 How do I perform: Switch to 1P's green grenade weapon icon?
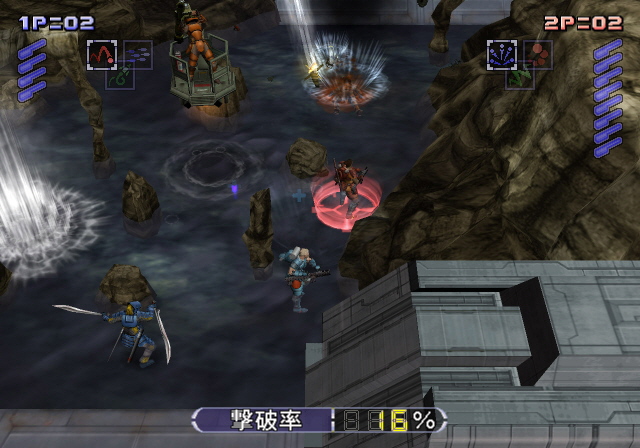pyautogui.click(x=119, y=75)
